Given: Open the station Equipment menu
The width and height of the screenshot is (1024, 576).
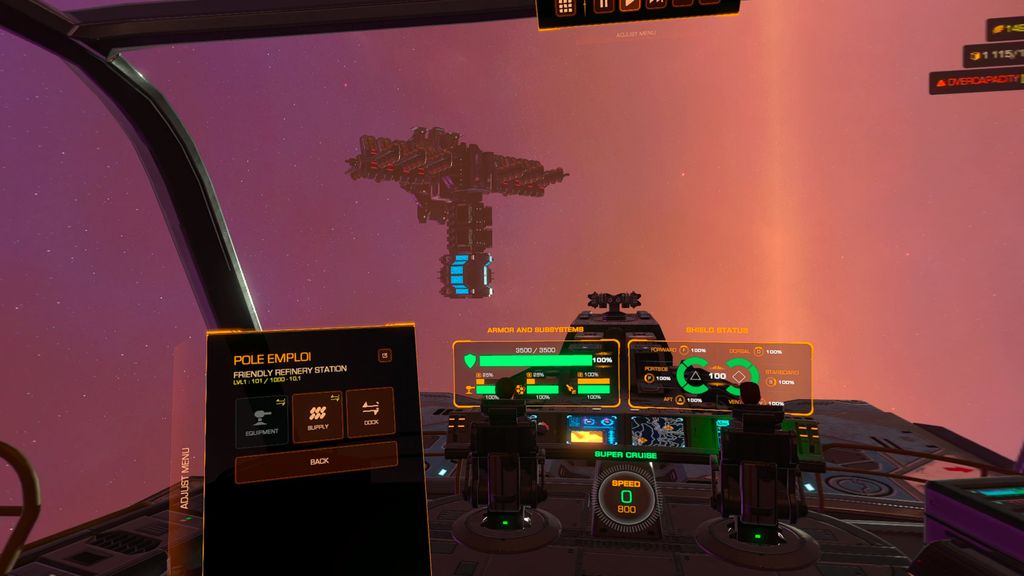Looking at the screenshot, I should 263,419.
